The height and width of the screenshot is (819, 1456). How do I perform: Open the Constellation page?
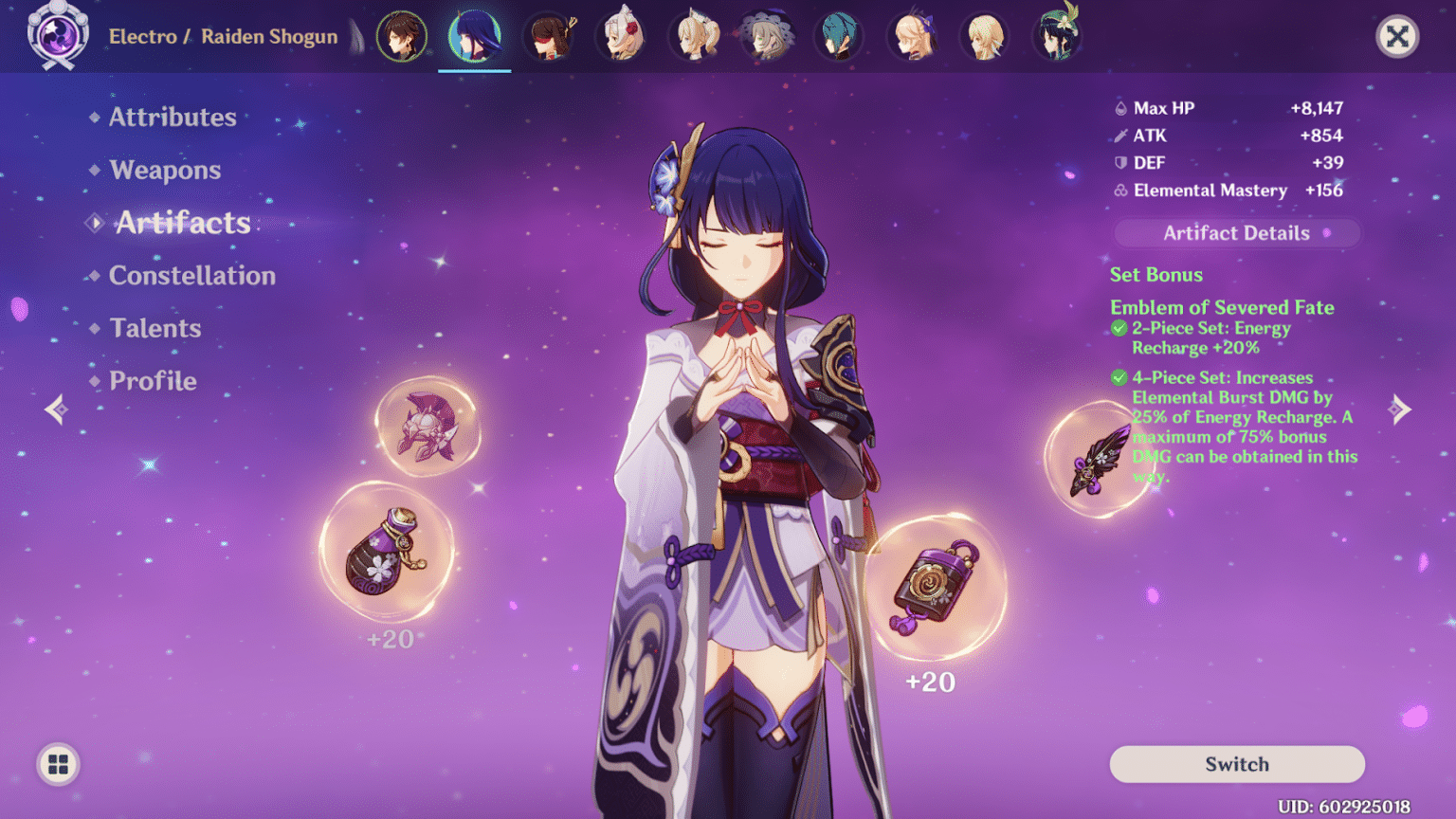191,276
